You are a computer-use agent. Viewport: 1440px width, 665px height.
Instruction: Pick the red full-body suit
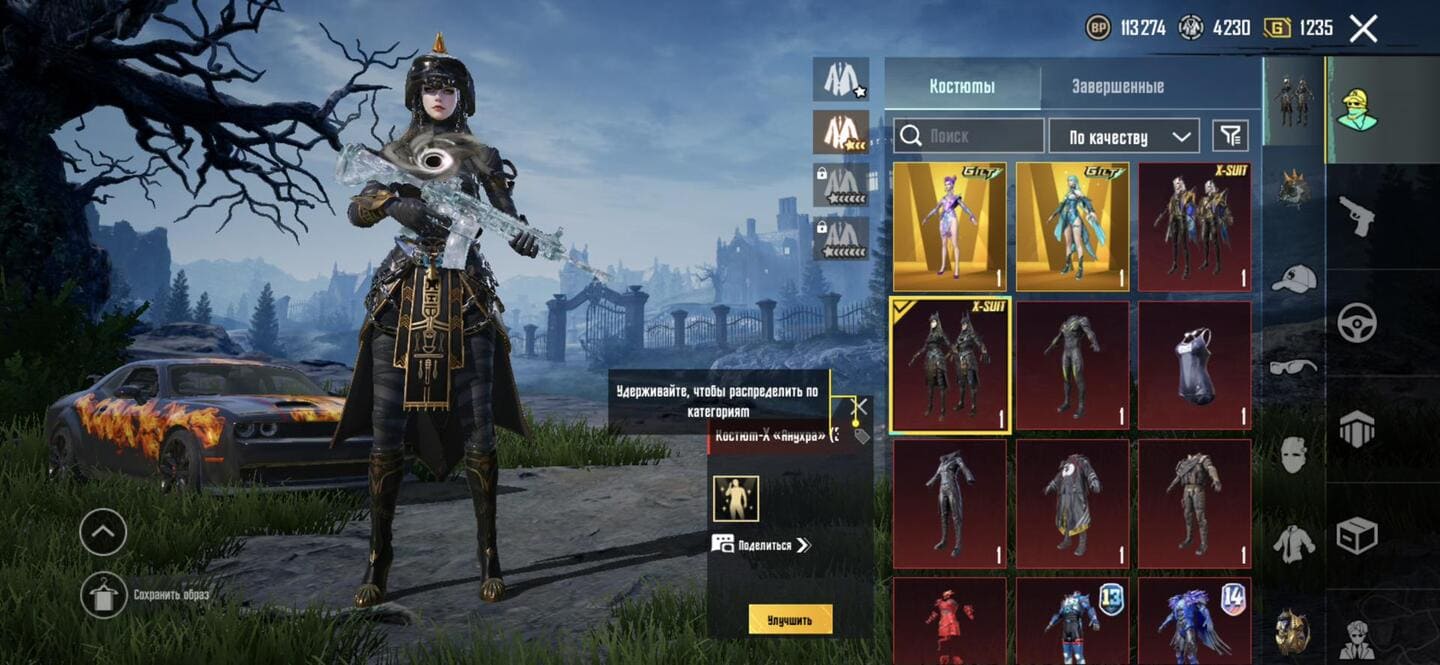pos(950,620)
